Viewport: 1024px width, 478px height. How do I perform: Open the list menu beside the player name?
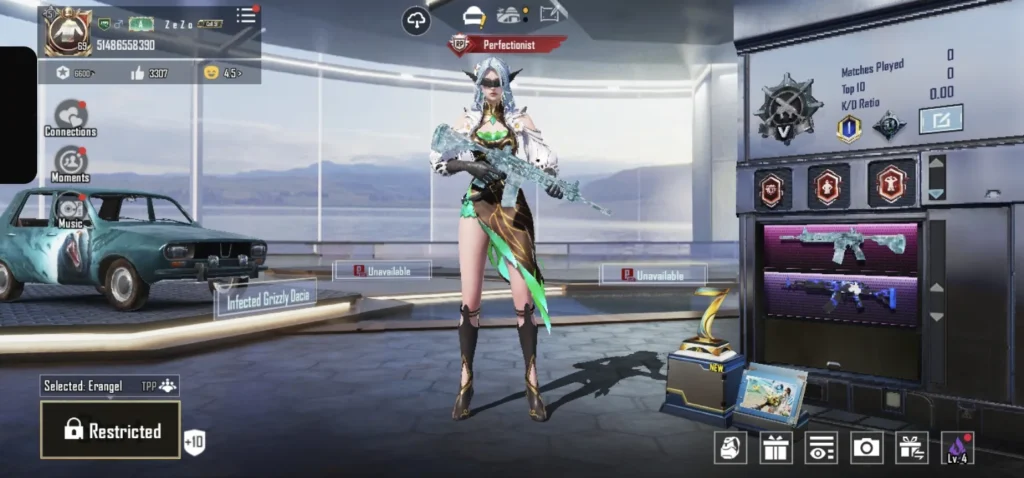(246, 15)
